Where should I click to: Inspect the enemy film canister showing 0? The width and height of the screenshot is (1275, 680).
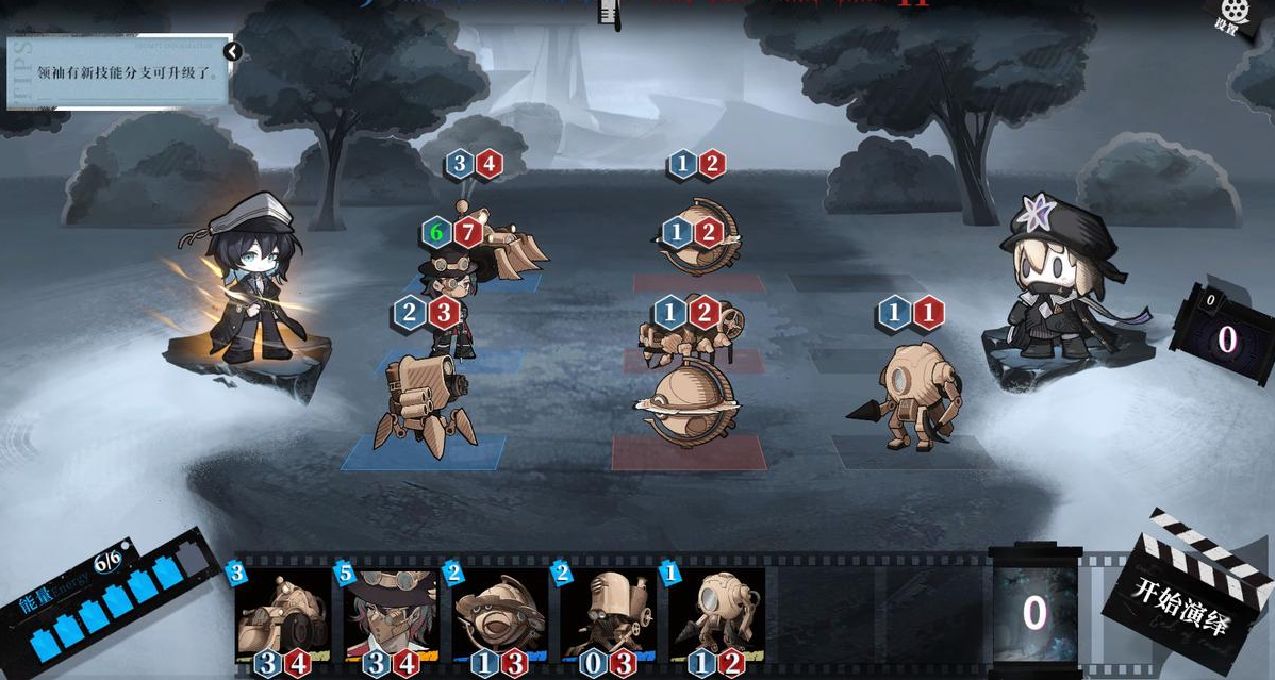click(1224, 336)
